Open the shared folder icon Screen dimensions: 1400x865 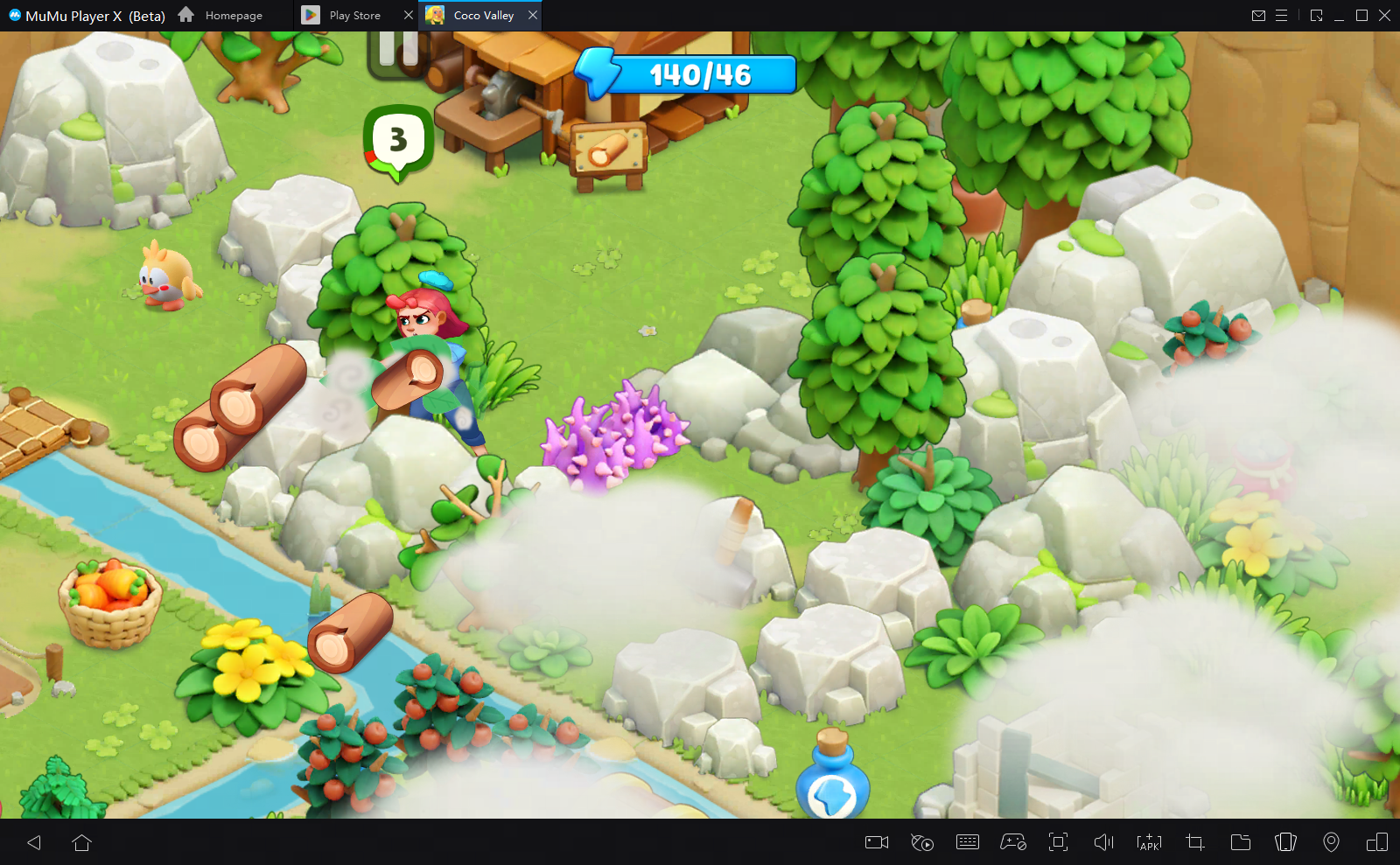click(1241, 842)
